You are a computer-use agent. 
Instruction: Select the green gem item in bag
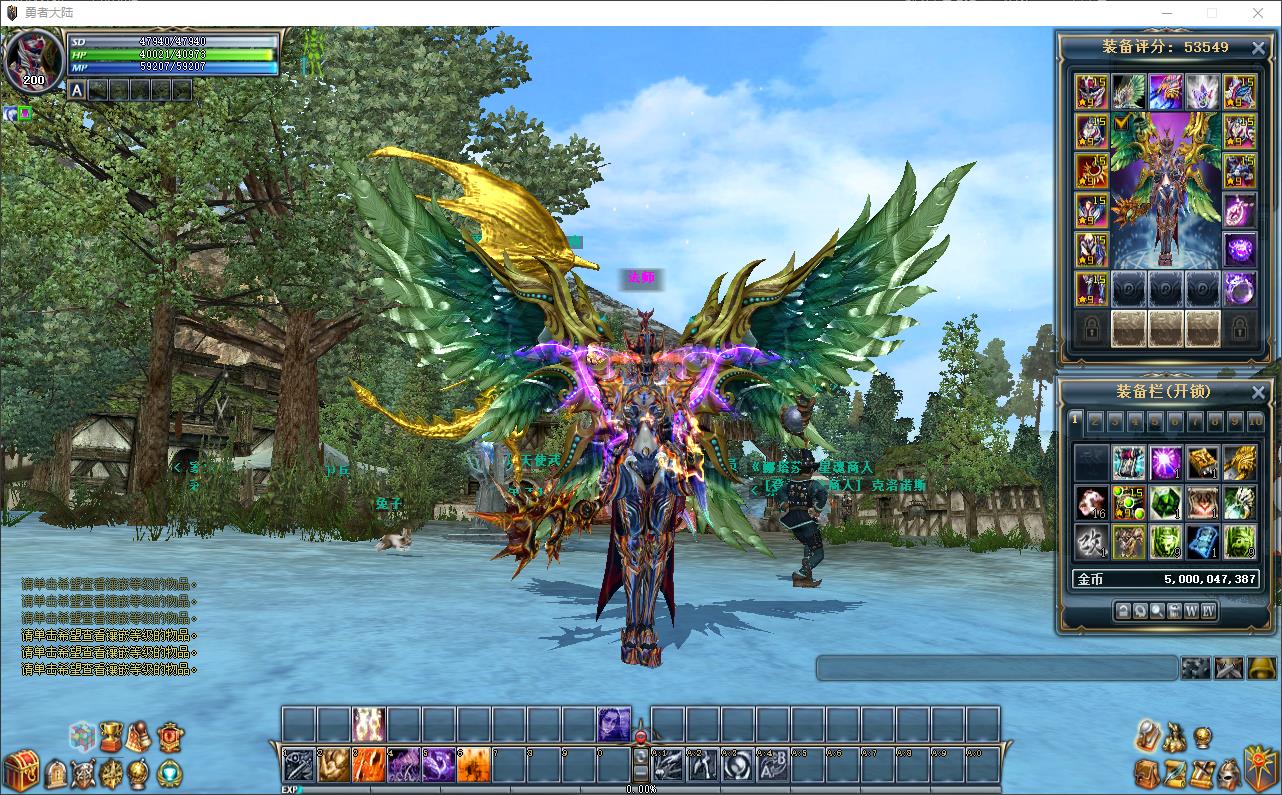click(1166, 502)
